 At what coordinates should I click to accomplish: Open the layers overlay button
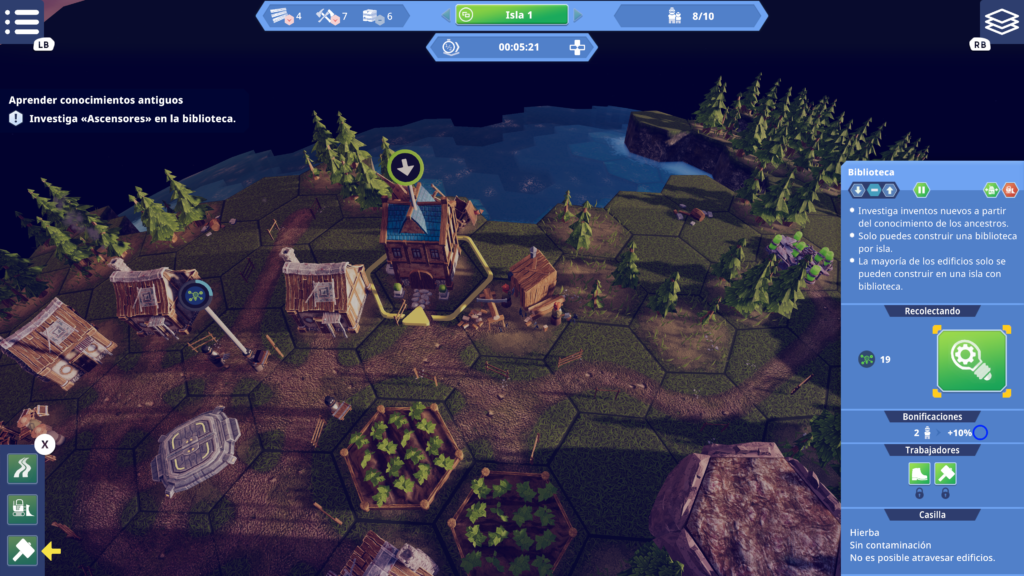point(1001,20)
